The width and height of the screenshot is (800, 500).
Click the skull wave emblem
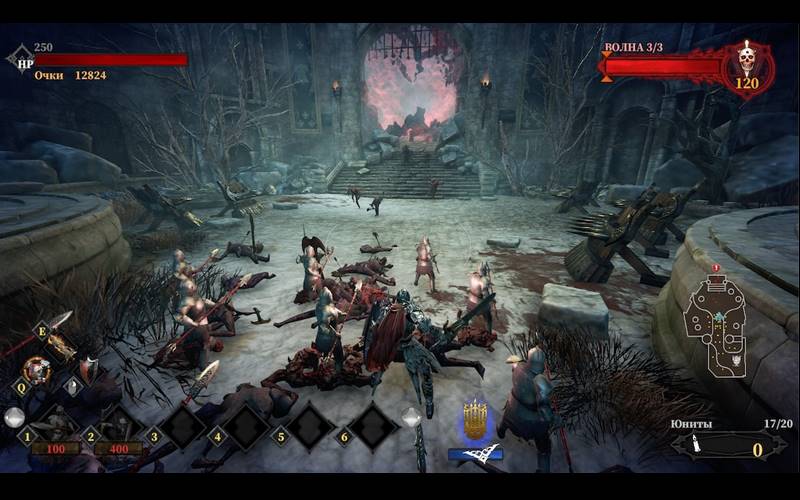[746, 66]
